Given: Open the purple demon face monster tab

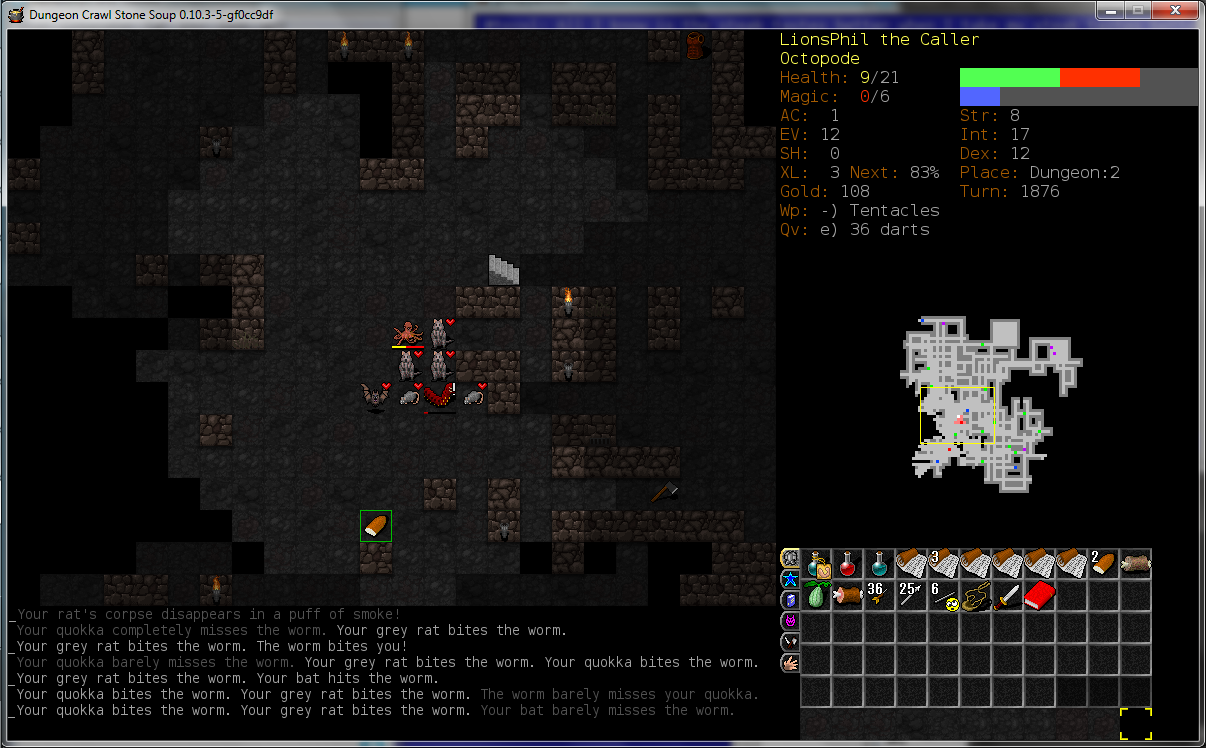Looking at the screenshot, I should (789, 620).
